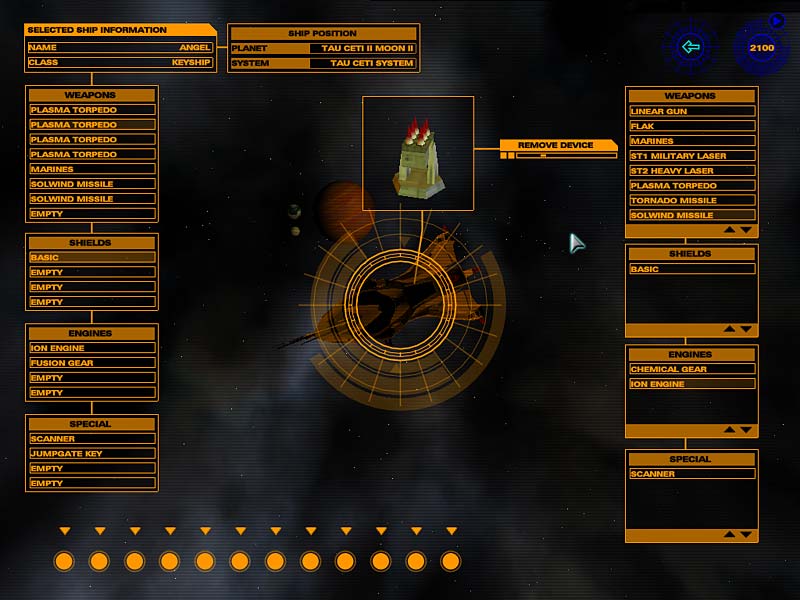Image resolution: width=800 pixels, height=600 pixels.
Task: Select Scanner in the available special list
Action: pyautogui.click(x=692, y=474)
